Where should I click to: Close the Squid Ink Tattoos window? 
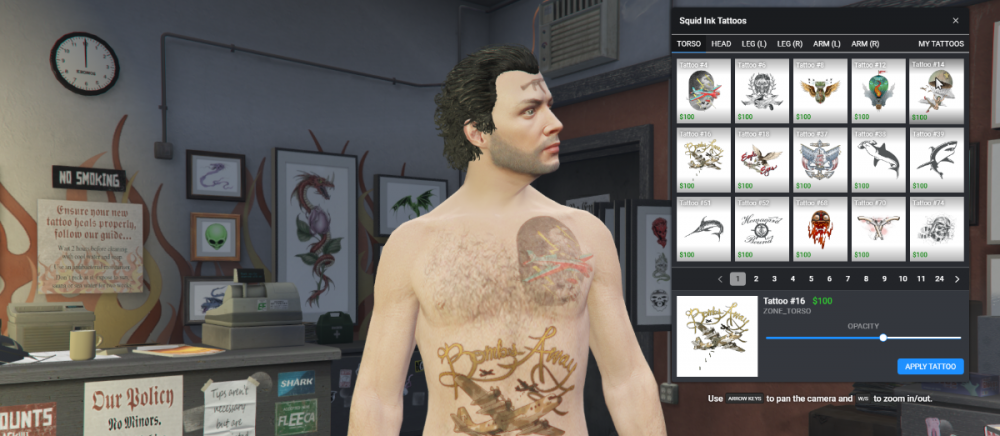pyautogui.click(x=955, y=20)
